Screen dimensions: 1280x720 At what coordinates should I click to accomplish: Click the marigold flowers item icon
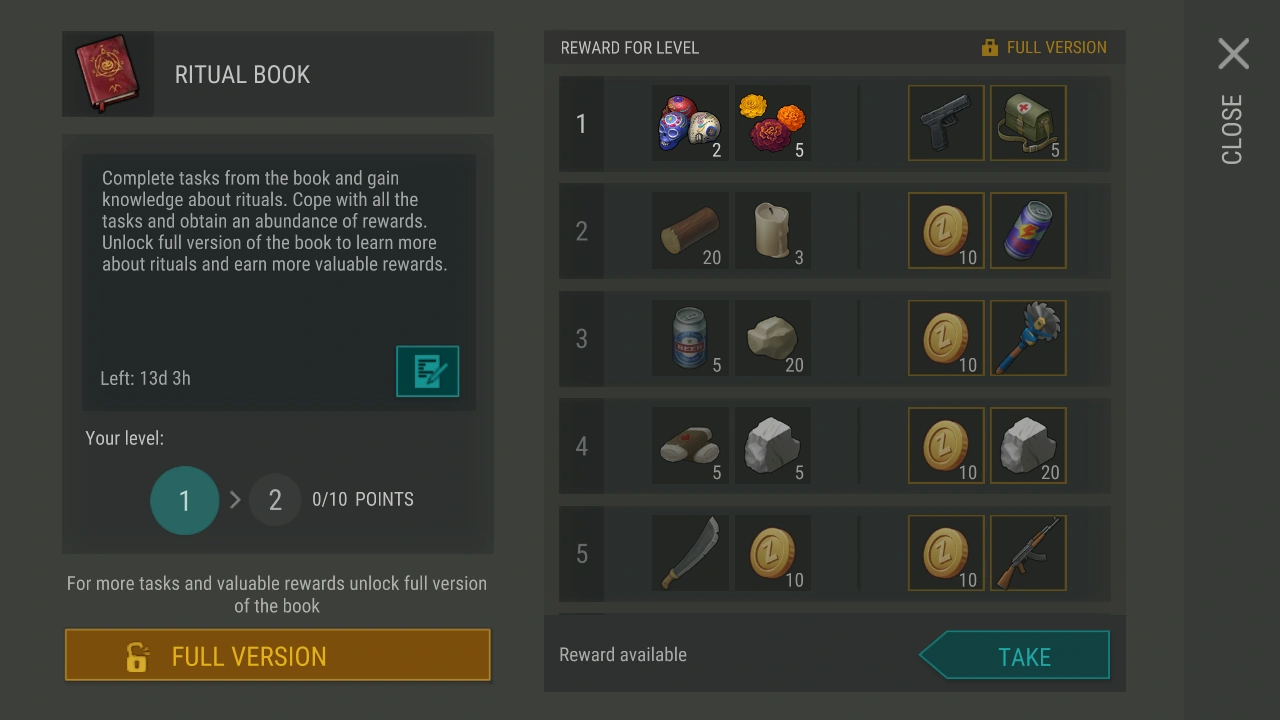pyautogui.click(x=772, y=123)
